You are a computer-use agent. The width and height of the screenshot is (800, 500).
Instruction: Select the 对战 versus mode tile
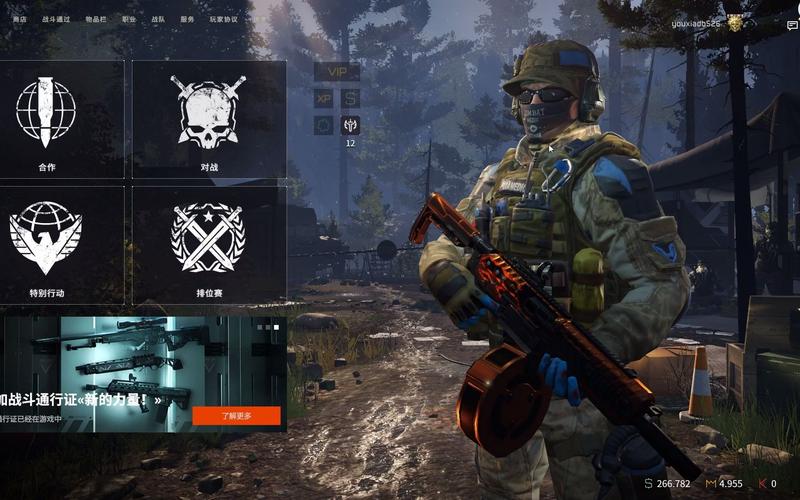[x=209, y=118]
